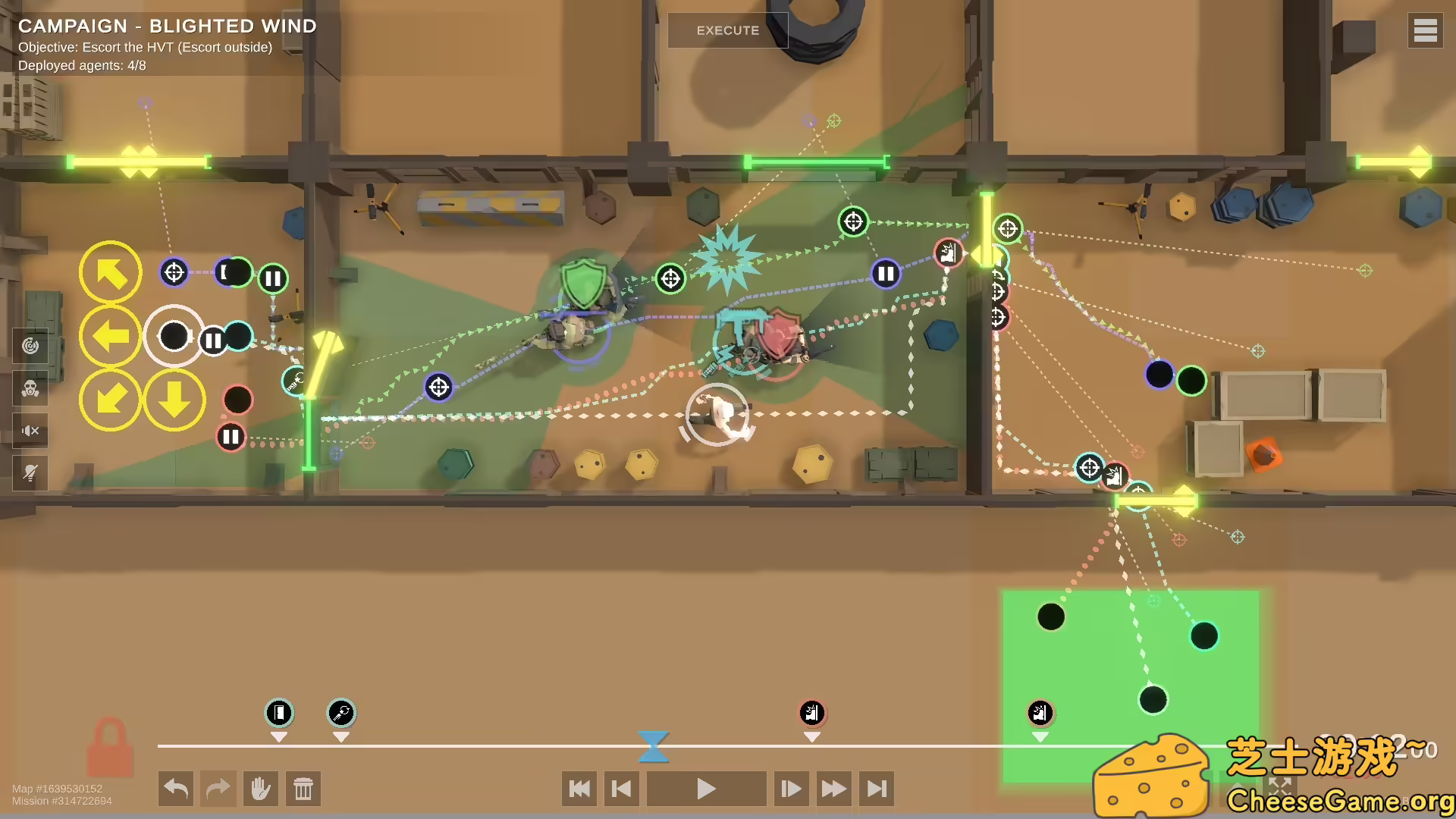Toggle the alert-off icon in left sidebar
The height and width of the screenshot is (819, 1456).
[29, 472]
